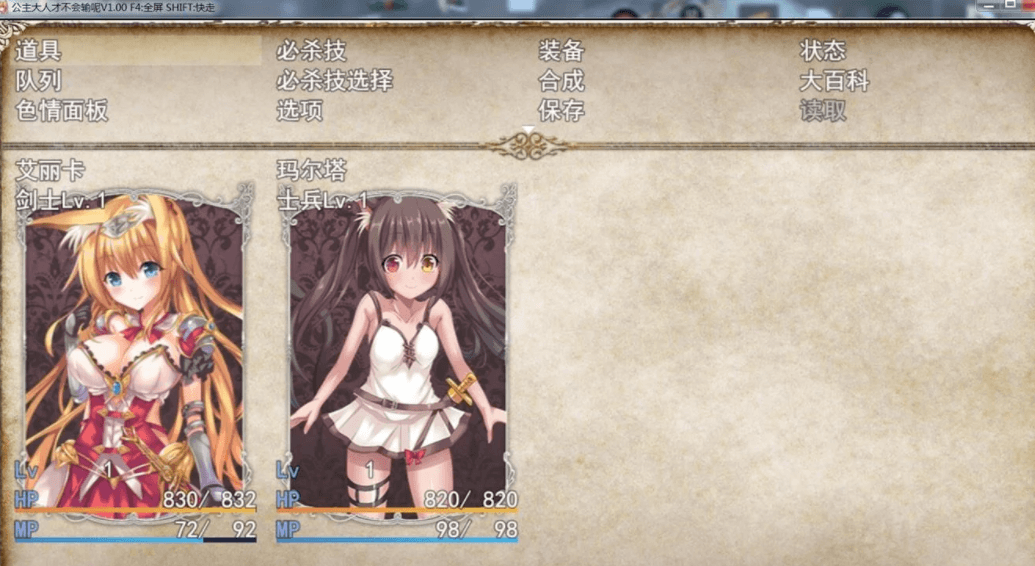Open the 装备 equipment menu
The height and width of the screenshot is (566, 1035).
click(x=561, y=51)
